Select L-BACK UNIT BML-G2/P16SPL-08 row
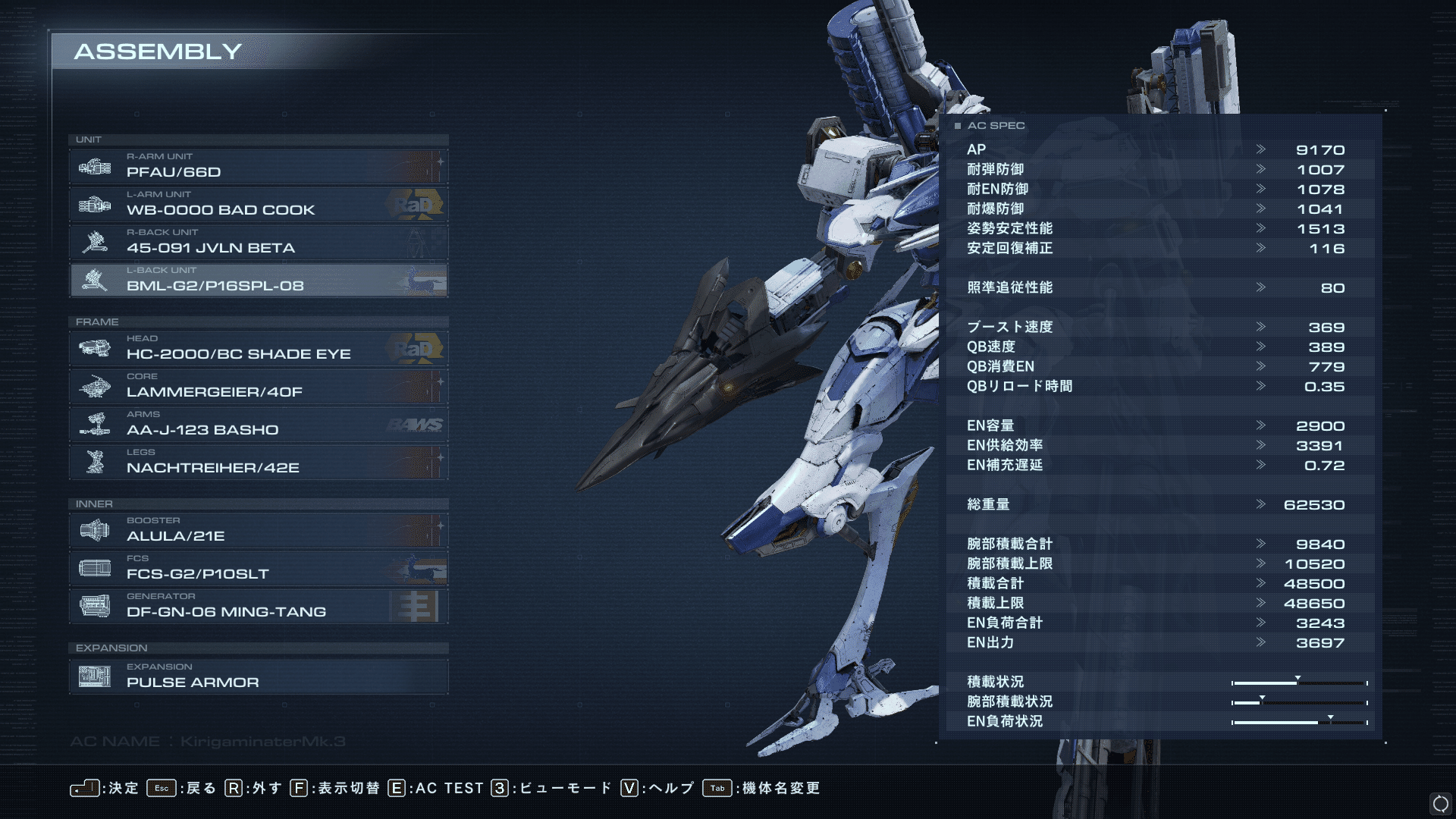The width and height of the screenshot is (1456, 819). (258, 280)
